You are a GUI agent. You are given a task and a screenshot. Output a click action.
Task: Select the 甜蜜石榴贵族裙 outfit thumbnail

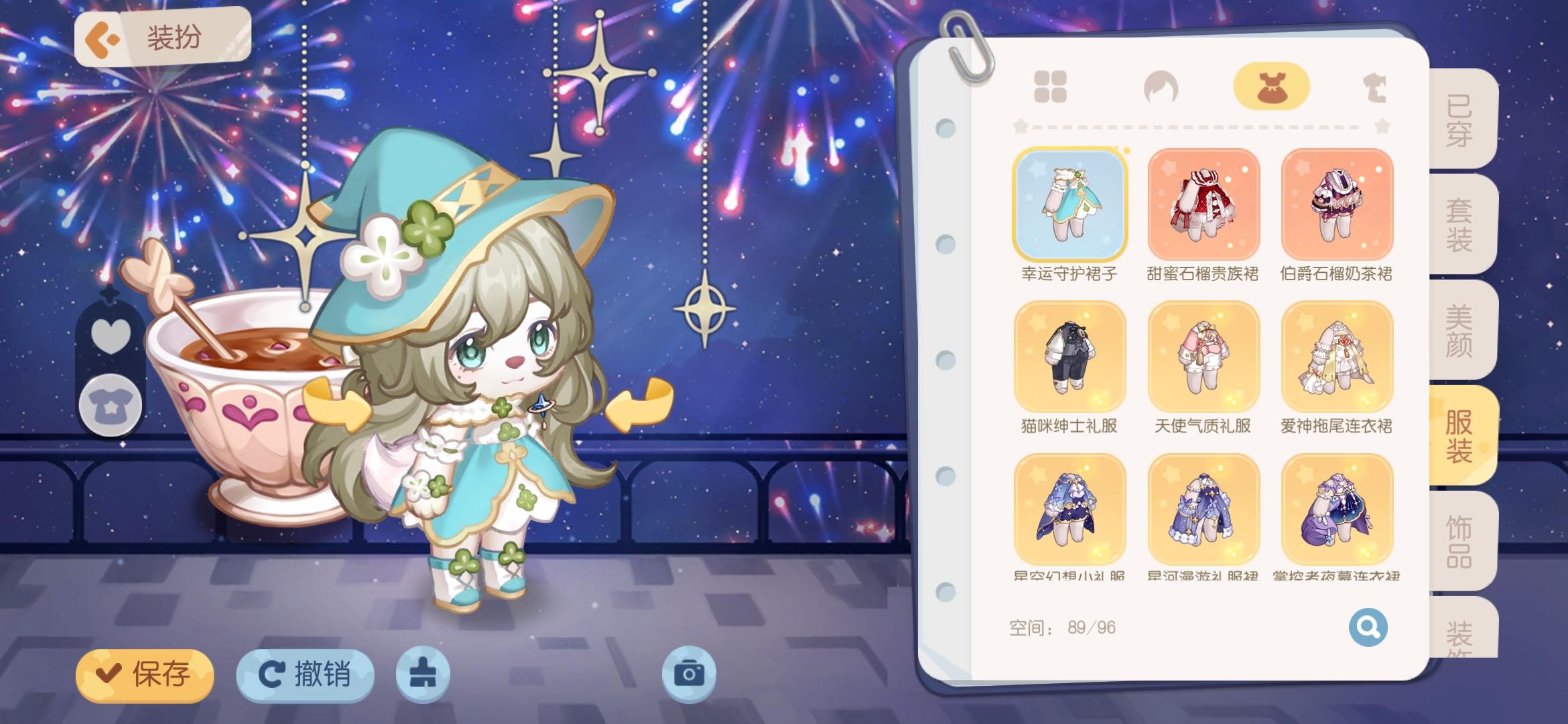[x=1203, y=206]
